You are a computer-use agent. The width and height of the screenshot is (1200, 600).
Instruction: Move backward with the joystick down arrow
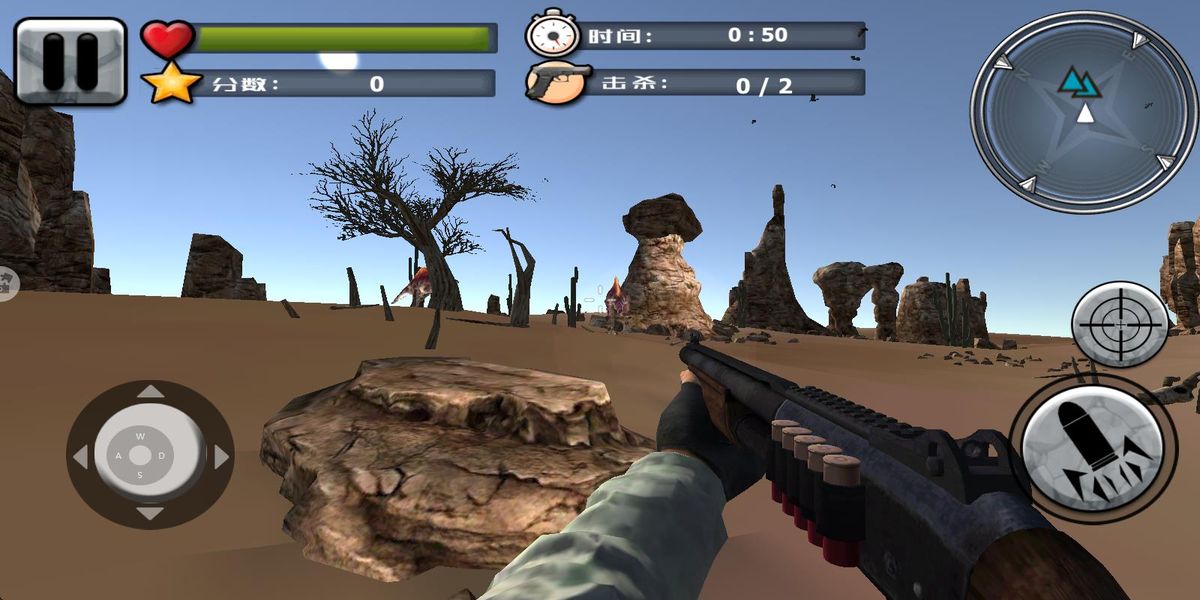click(150, 514)
